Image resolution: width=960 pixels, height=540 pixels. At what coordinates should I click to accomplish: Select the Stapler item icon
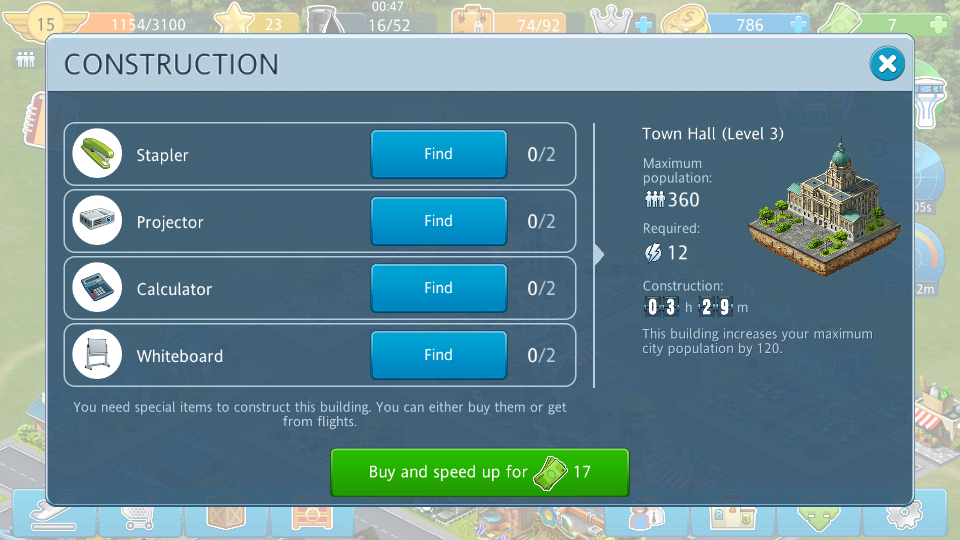97,155
